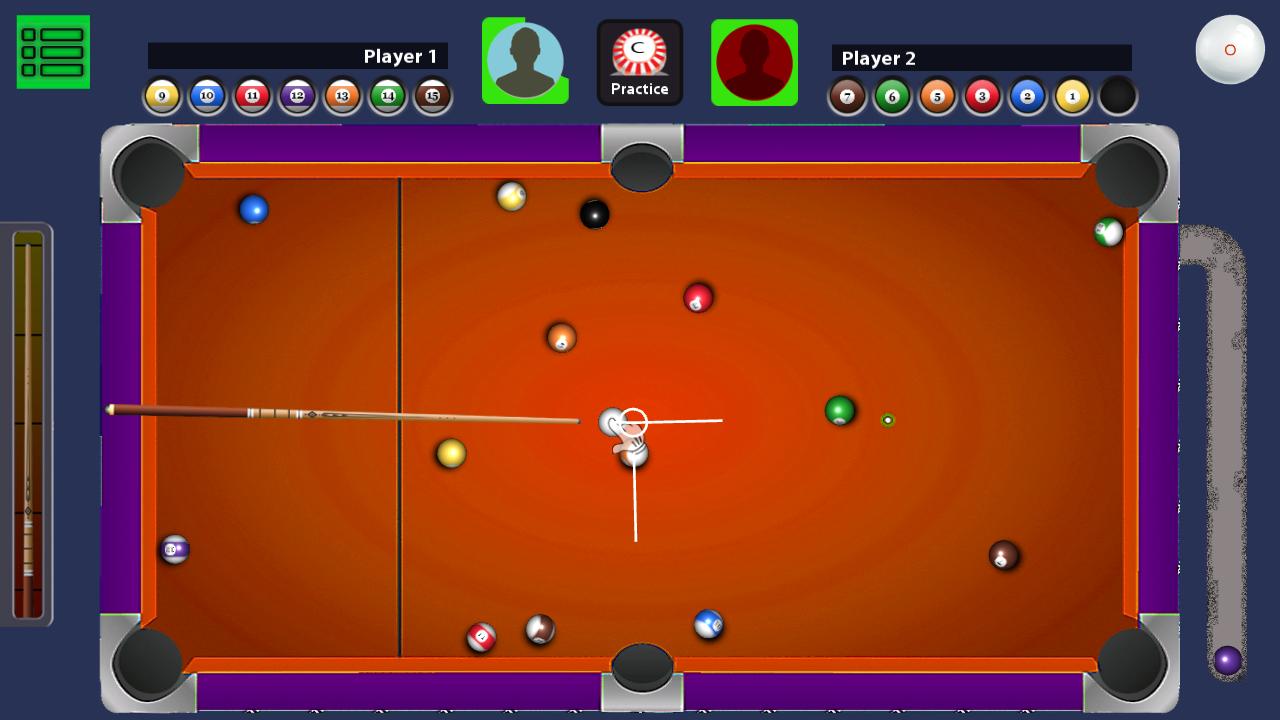Select the 7-ball in Player 2's rack

(x=846, y=95)
